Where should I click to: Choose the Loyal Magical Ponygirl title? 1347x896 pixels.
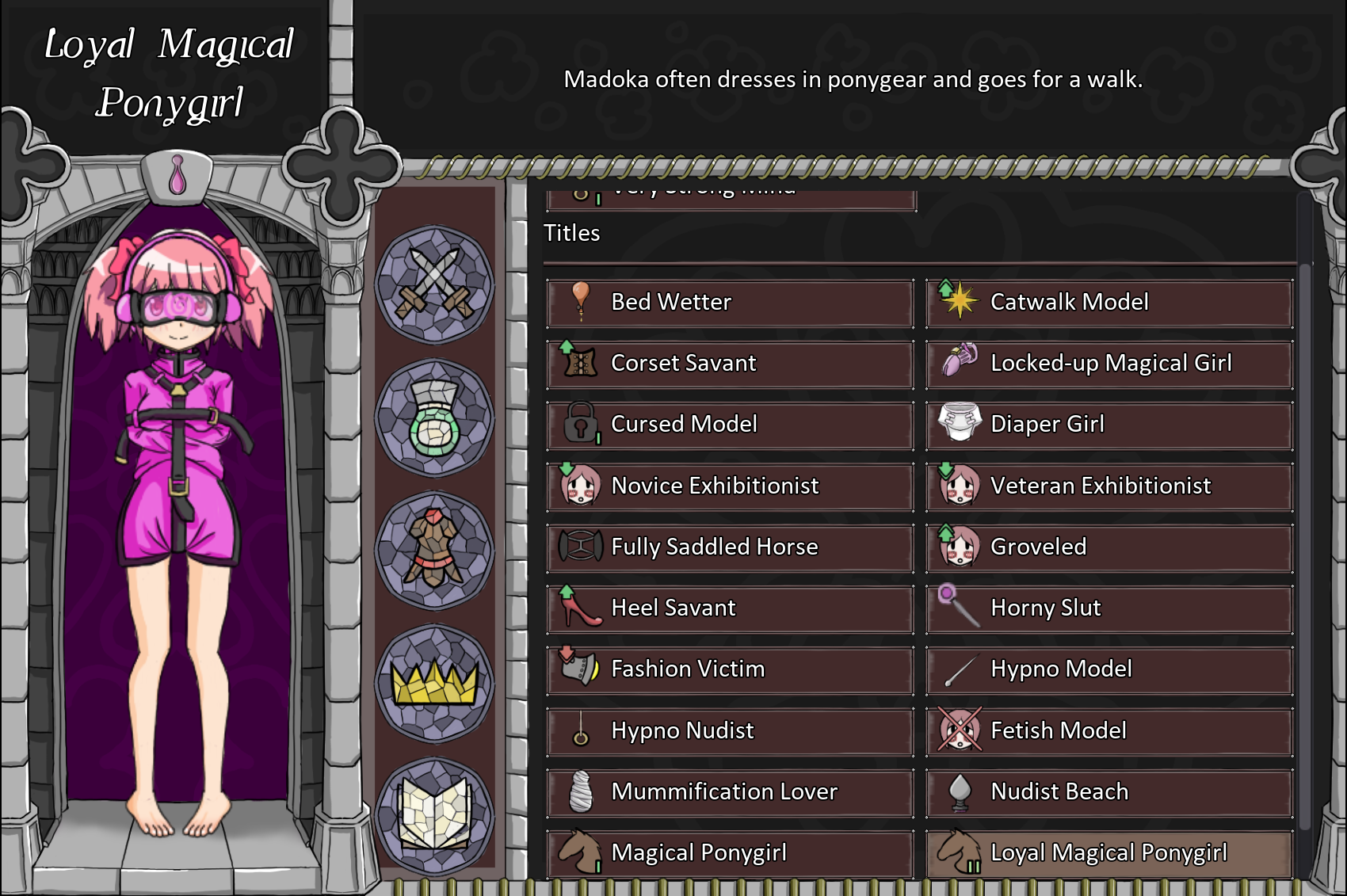(1109, 852)
